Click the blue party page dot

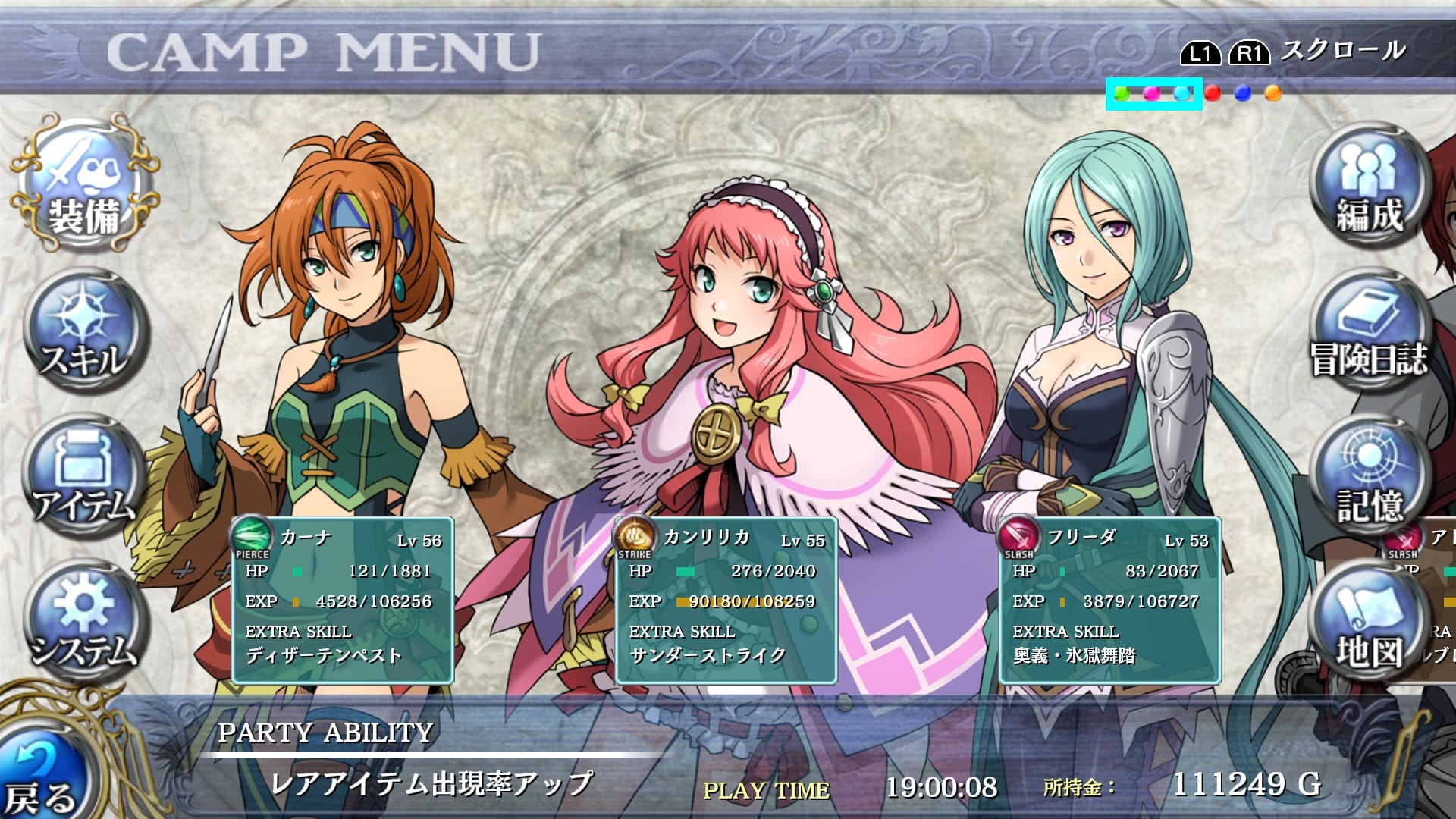tap(1242, 93)
